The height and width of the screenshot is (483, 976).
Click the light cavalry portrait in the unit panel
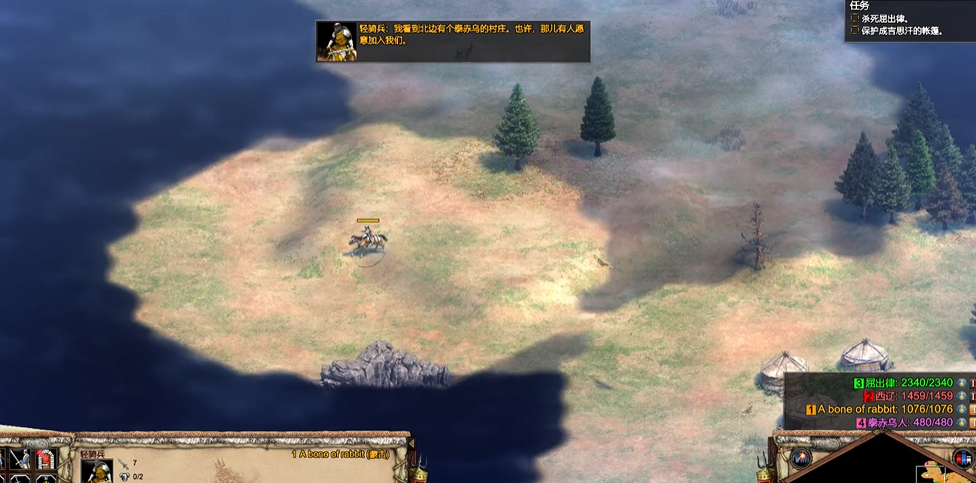tap(97, 471)
